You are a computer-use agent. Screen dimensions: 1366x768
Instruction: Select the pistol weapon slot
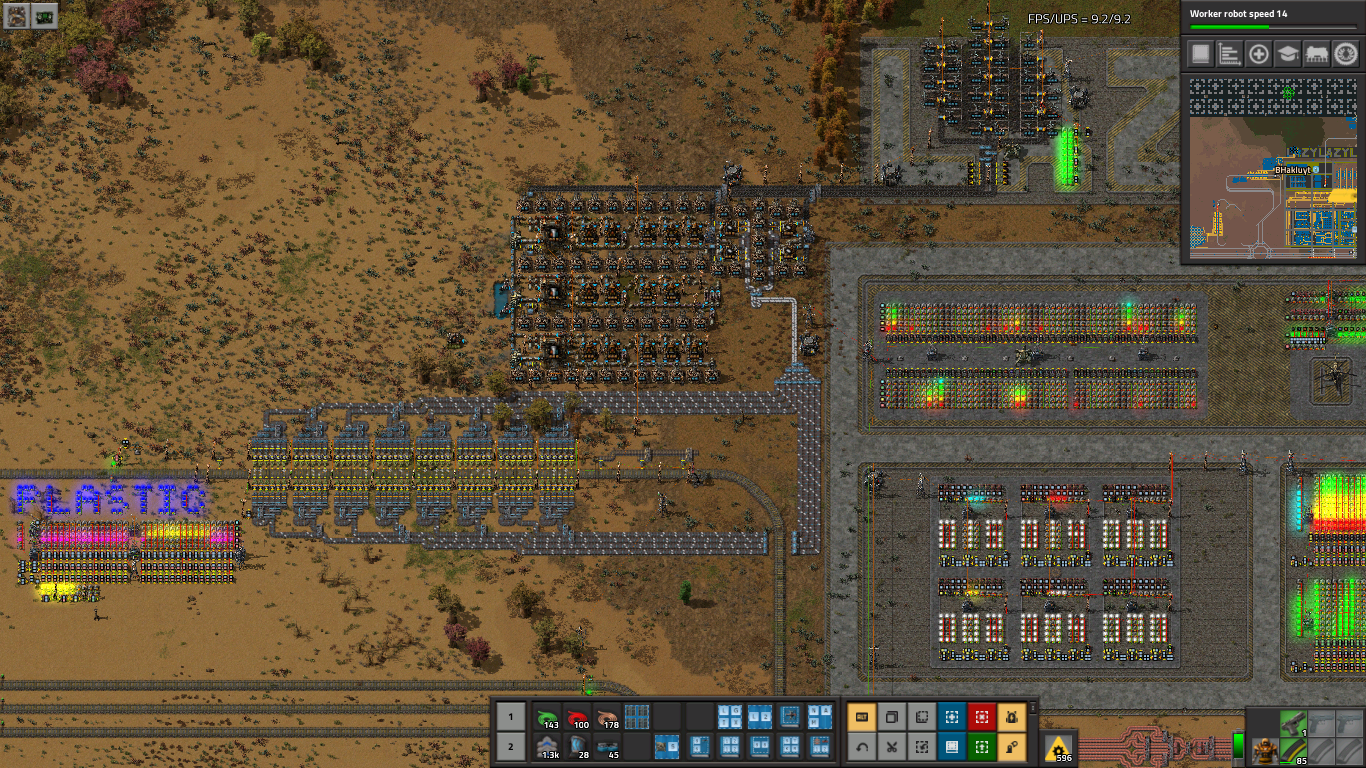coord(1293,722)
